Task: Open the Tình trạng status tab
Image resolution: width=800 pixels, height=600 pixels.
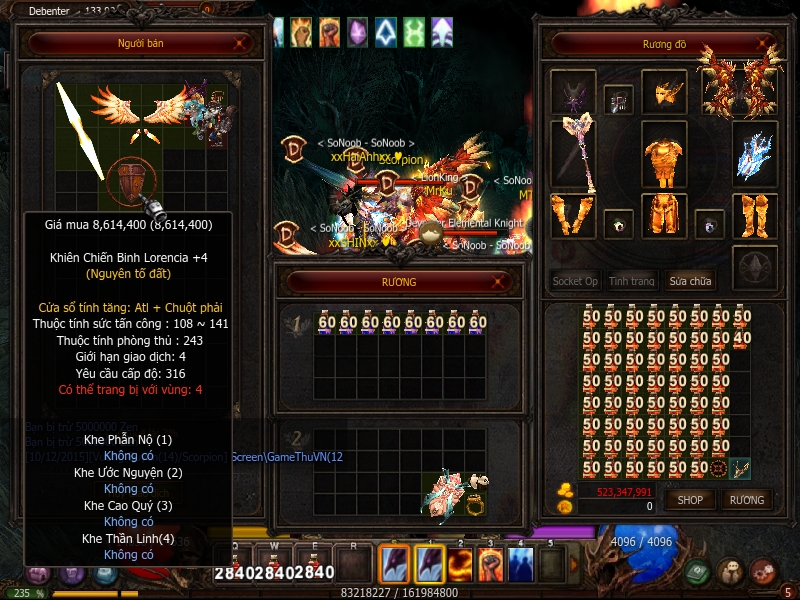Action: (x=632, y=281)
